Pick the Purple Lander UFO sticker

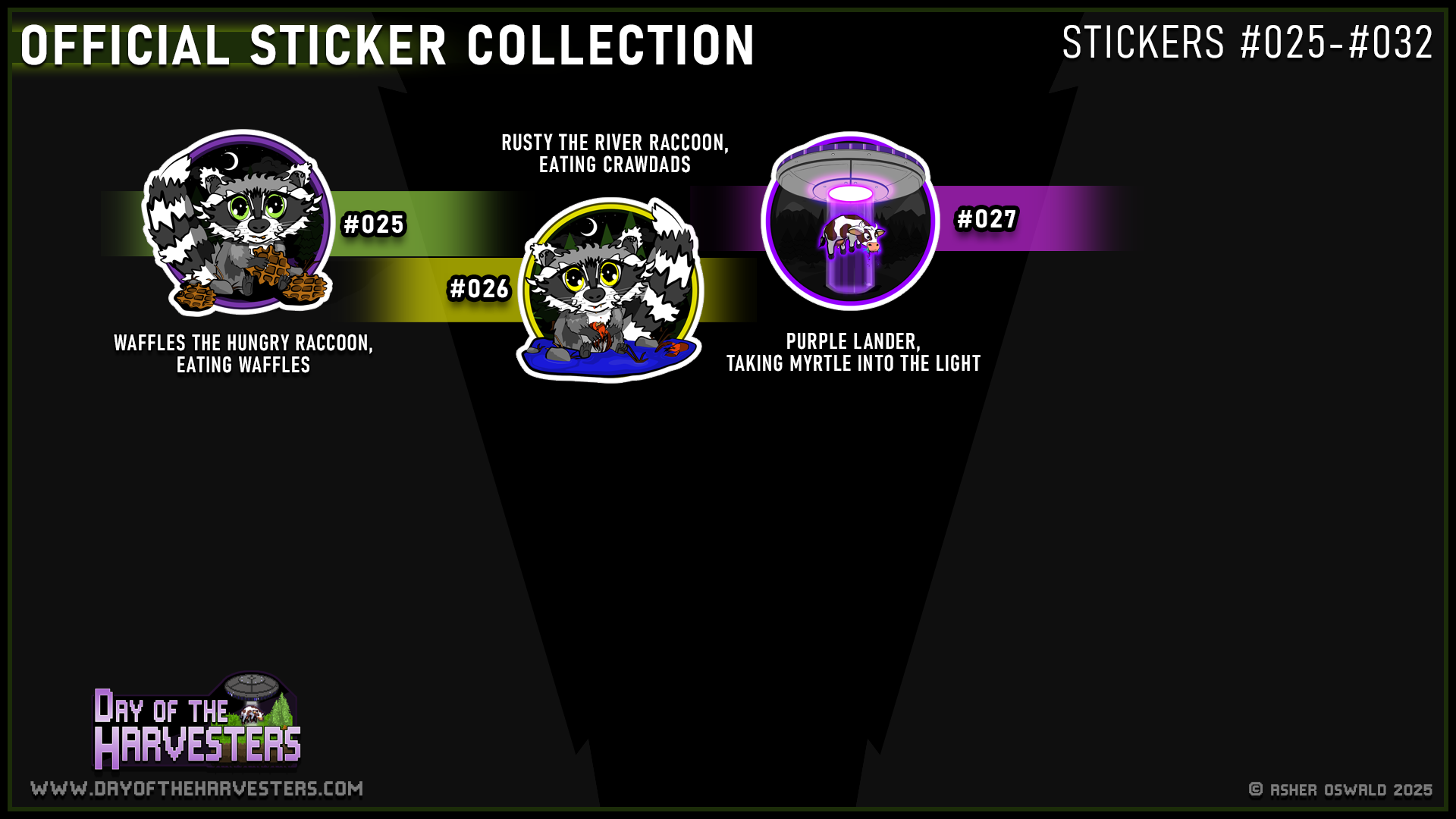pyautogui.click(x=850, y=221)
